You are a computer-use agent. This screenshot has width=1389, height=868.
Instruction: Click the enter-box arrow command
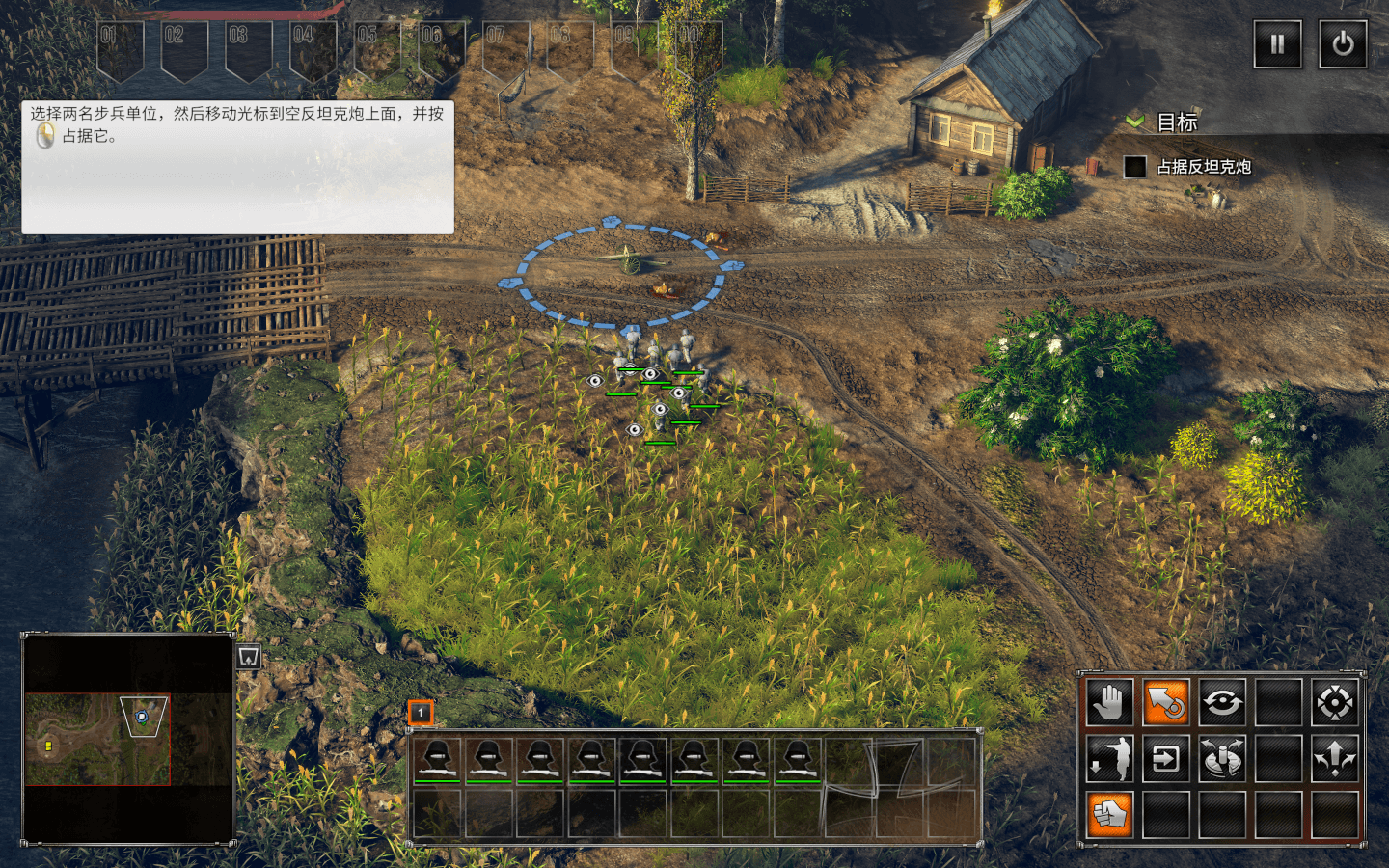[1165, 759]
